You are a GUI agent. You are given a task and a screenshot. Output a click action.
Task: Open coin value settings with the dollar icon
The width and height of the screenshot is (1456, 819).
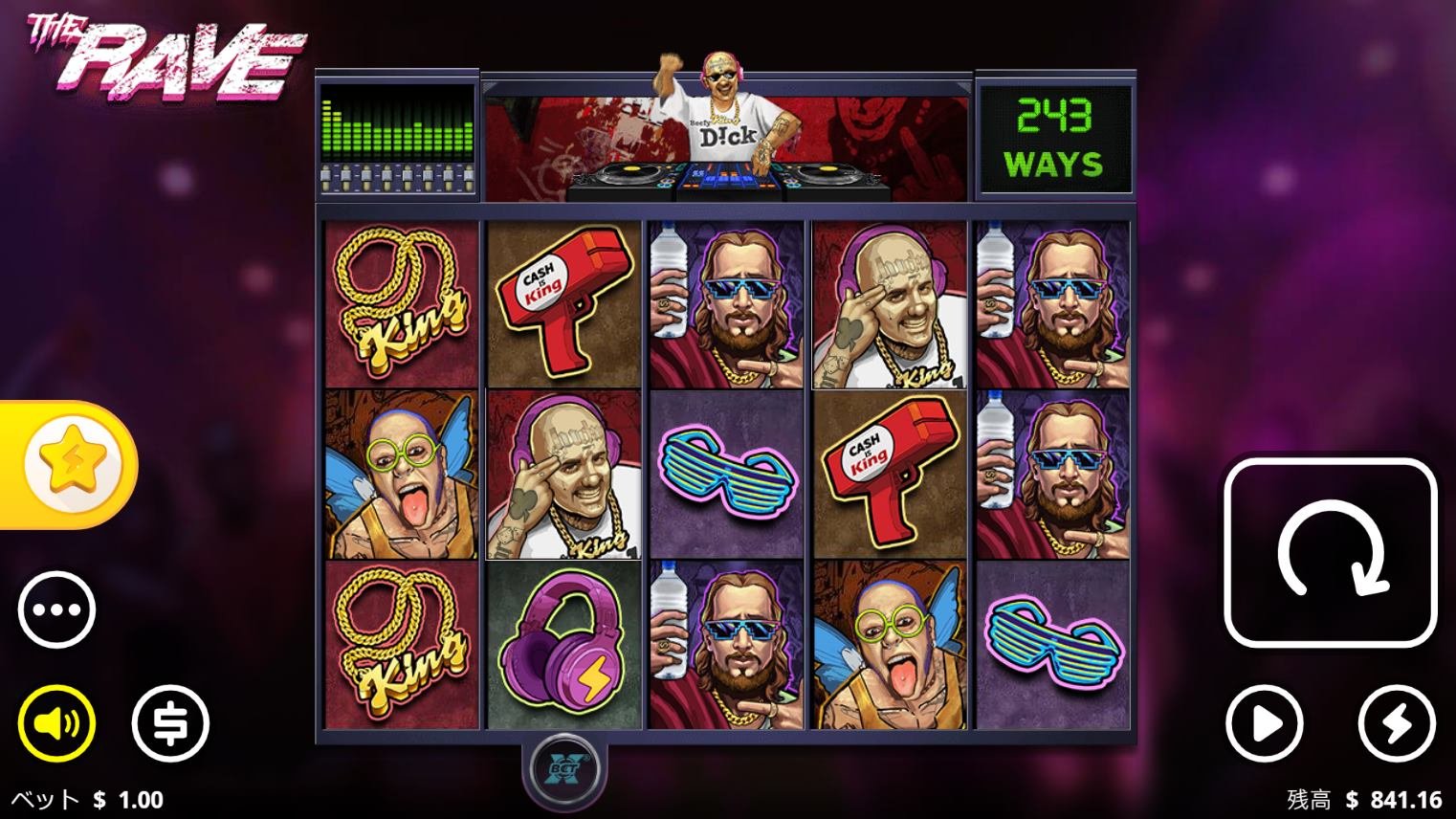click(x=170, y=724)
